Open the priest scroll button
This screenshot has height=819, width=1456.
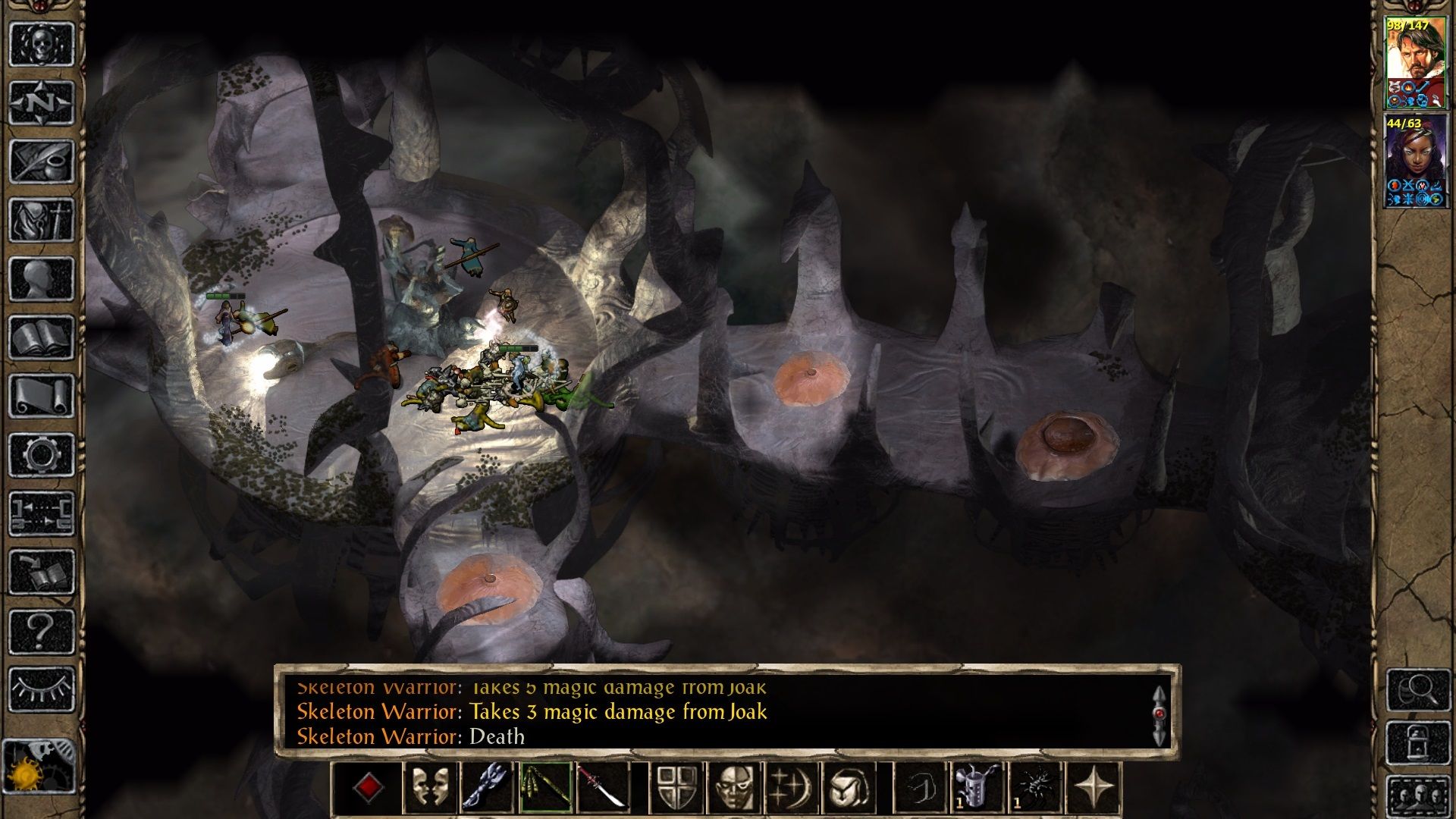coord(42,396)
